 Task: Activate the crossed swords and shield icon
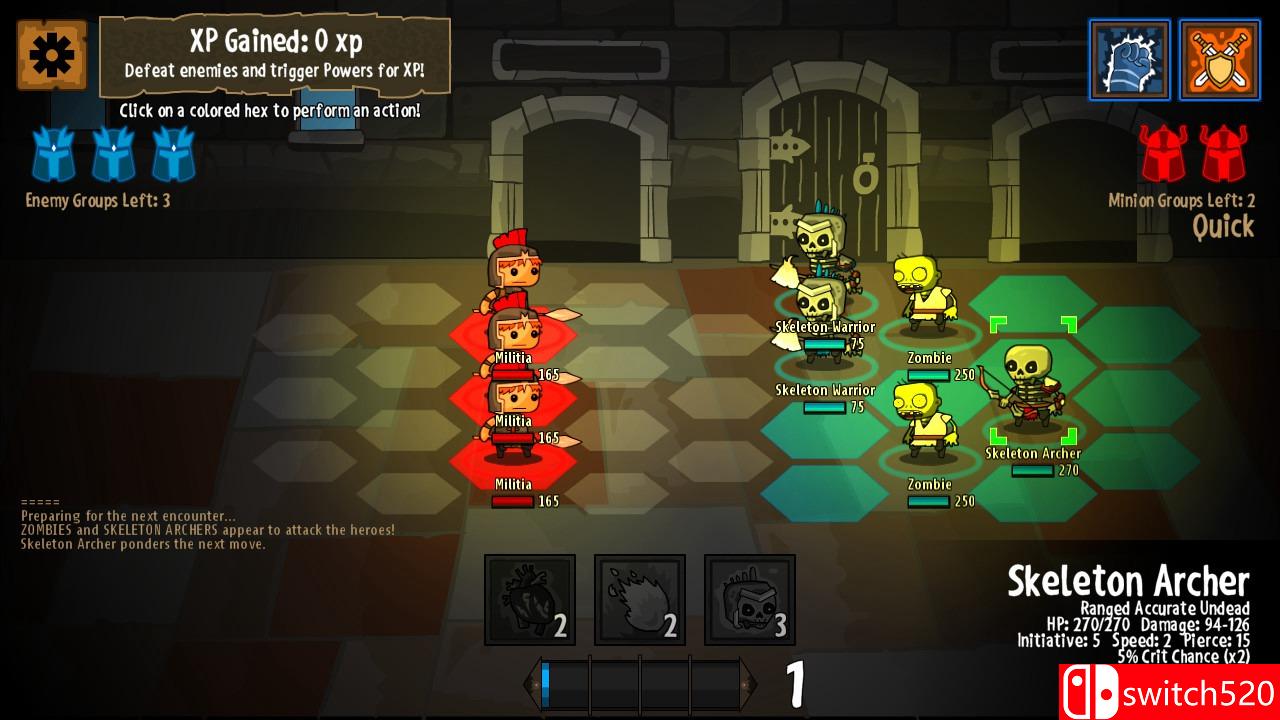[1219, 60]
